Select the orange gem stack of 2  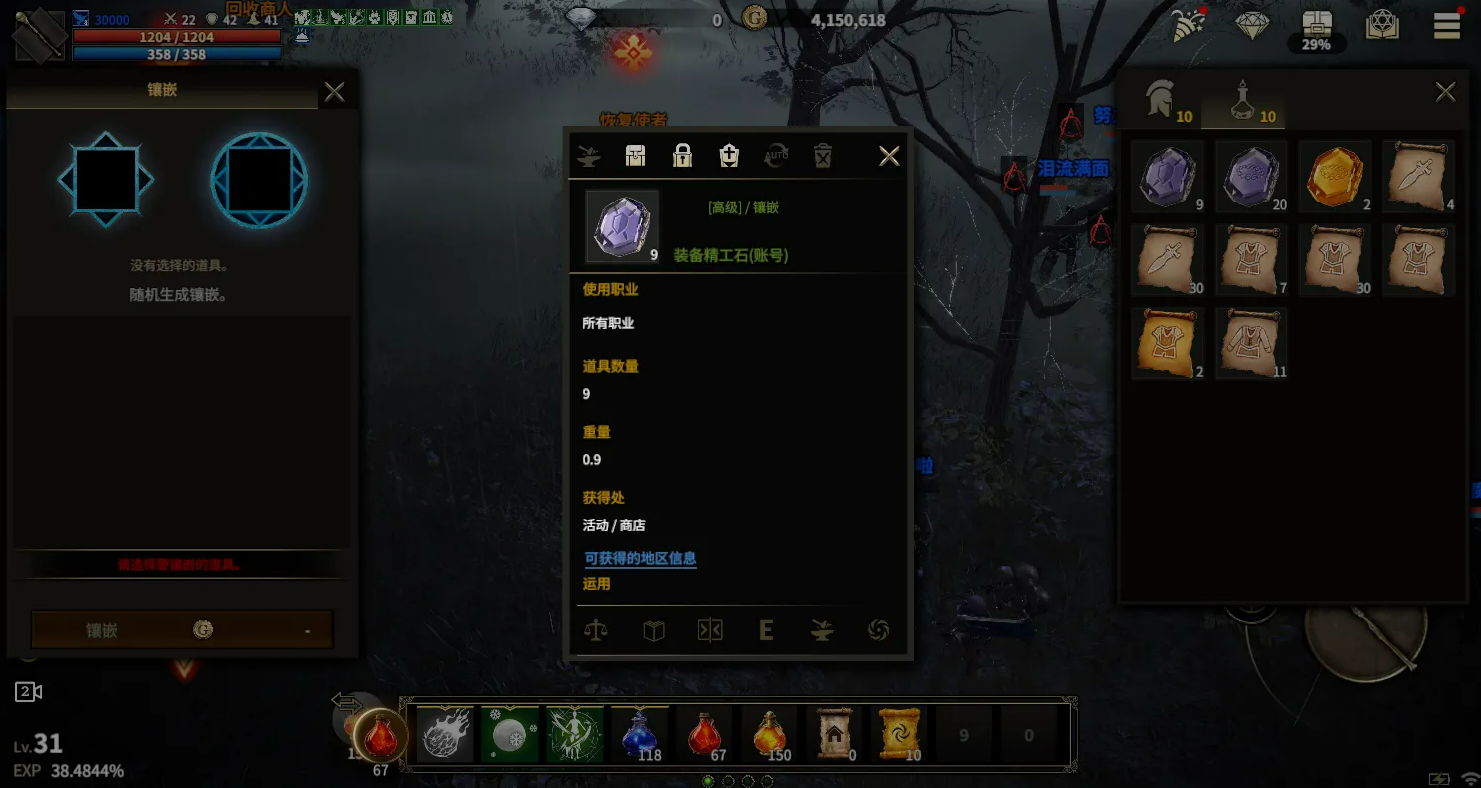tap(1335, 176)
